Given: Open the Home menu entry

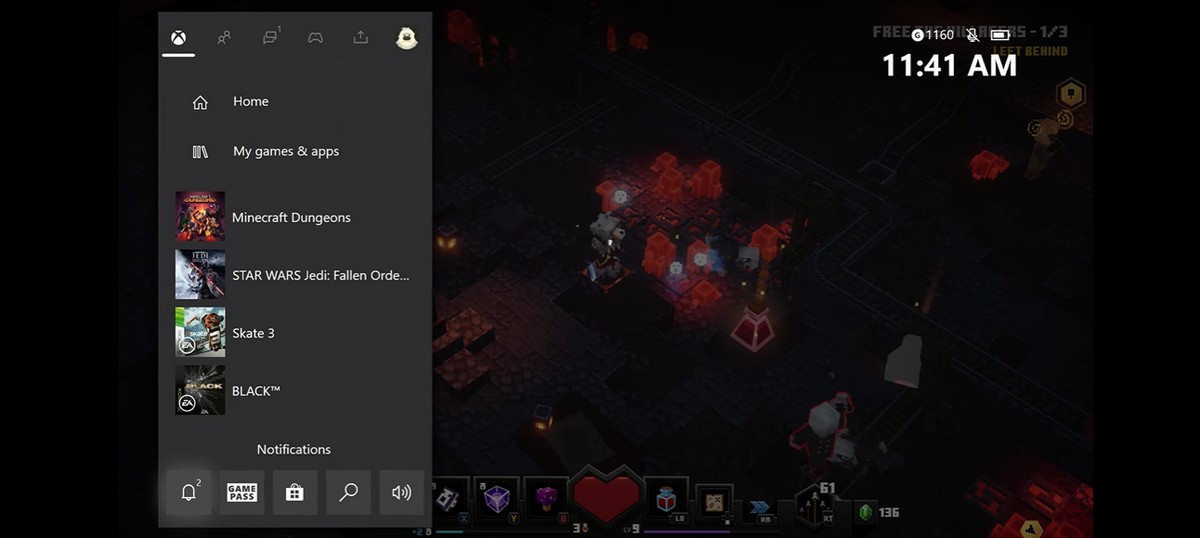Looking at the screenshot, I should coord(250,102).
